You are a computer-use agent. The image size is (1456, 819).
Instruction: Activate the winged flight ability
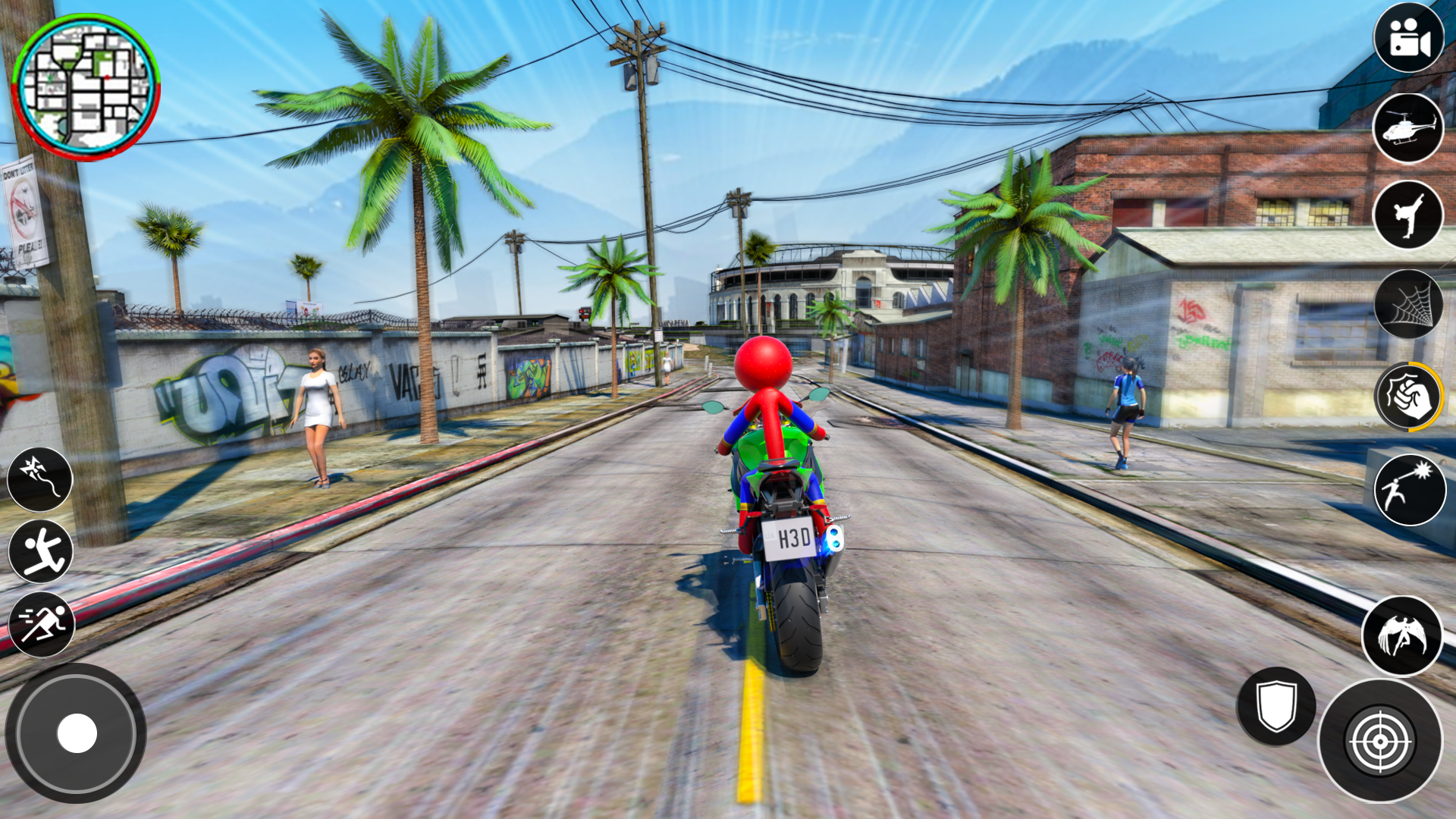[x=1401, y=635]
